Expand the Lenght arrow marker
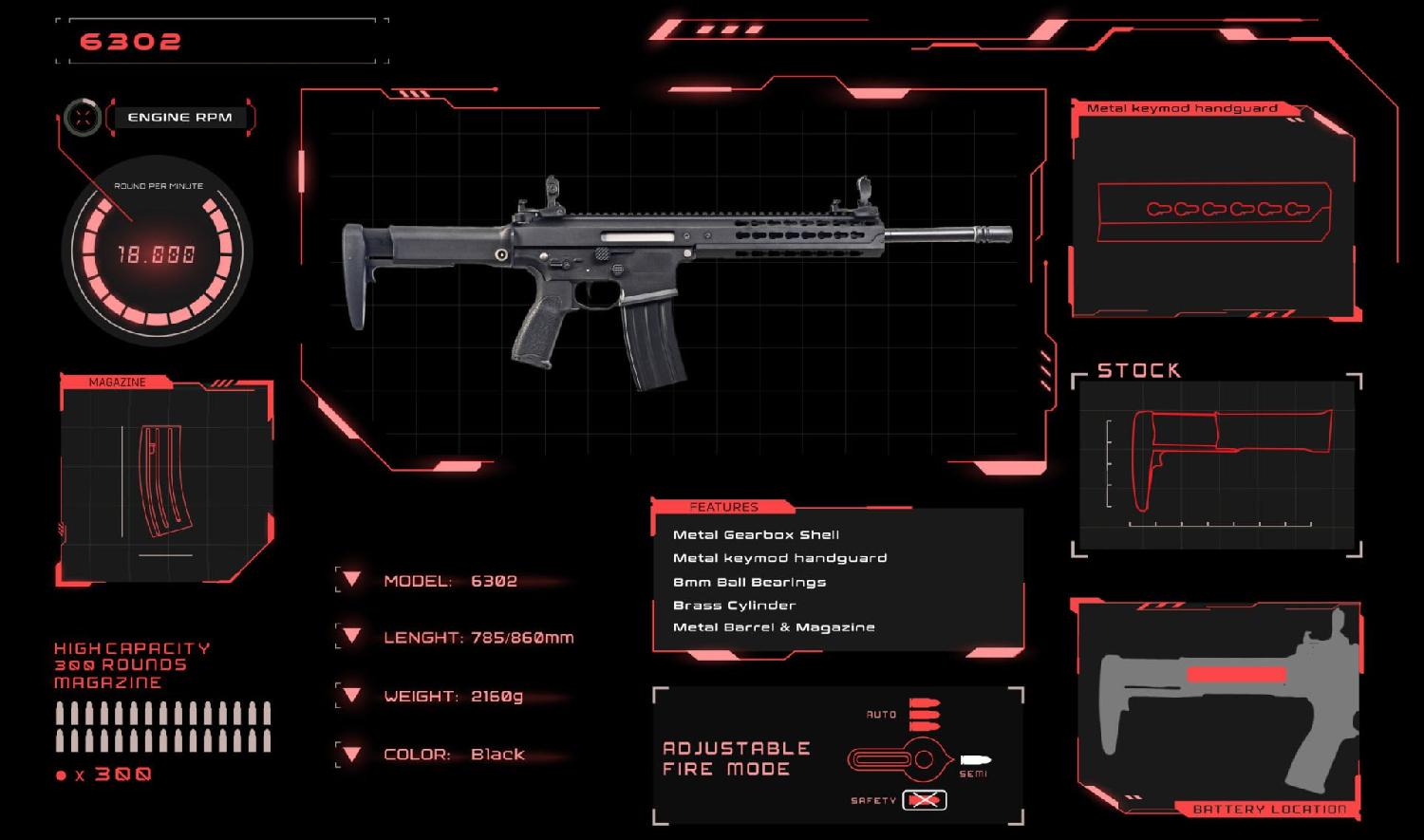The image size is (1424, 840). pyautogui.click(x=351, y=636)
